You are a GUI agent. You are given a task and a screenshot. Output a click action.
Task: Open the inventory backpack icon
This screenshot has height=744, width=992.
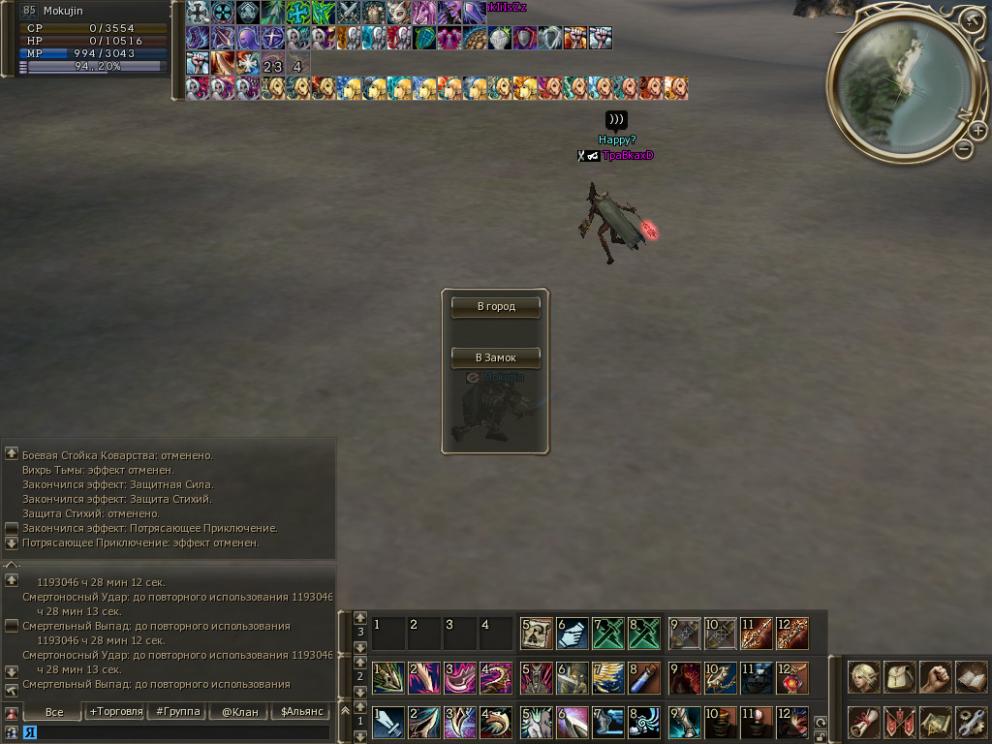900,677
